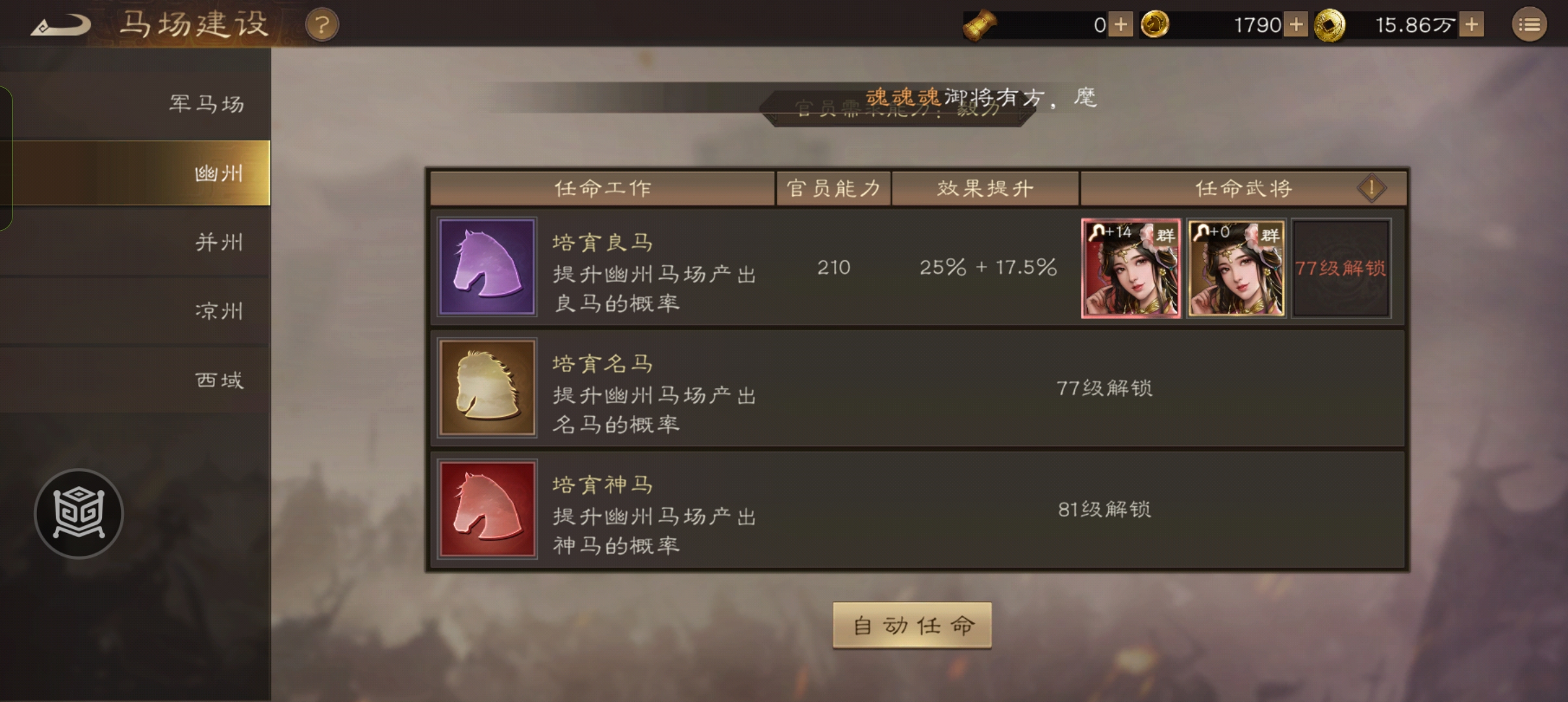Open the 马场建设 help icon

323,24
